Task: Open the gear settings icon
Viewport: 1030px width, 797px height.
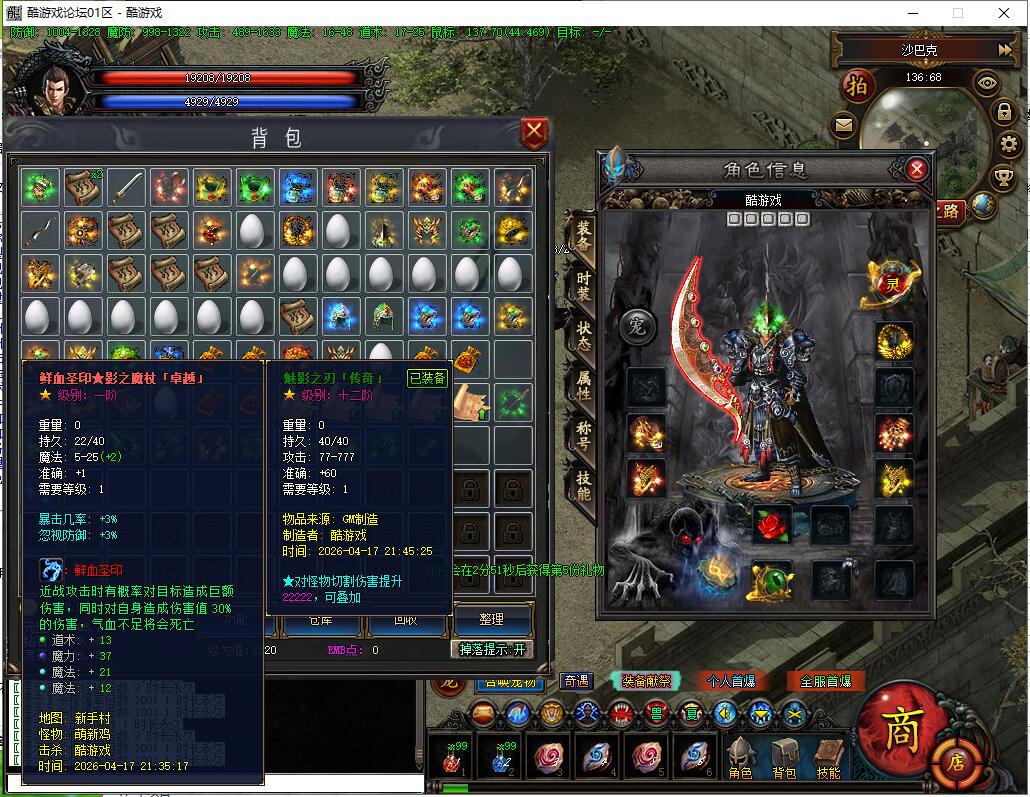Action: coord(1007,144)
